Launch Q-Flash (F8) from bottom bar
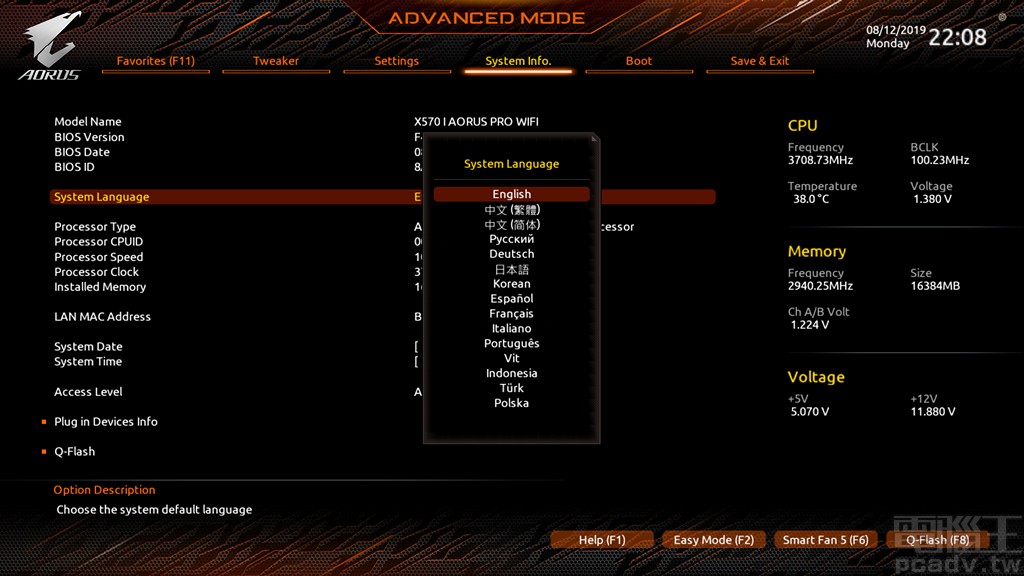Image resolution: width=1024 pixels, height=576 pixels. pos(937,540)
